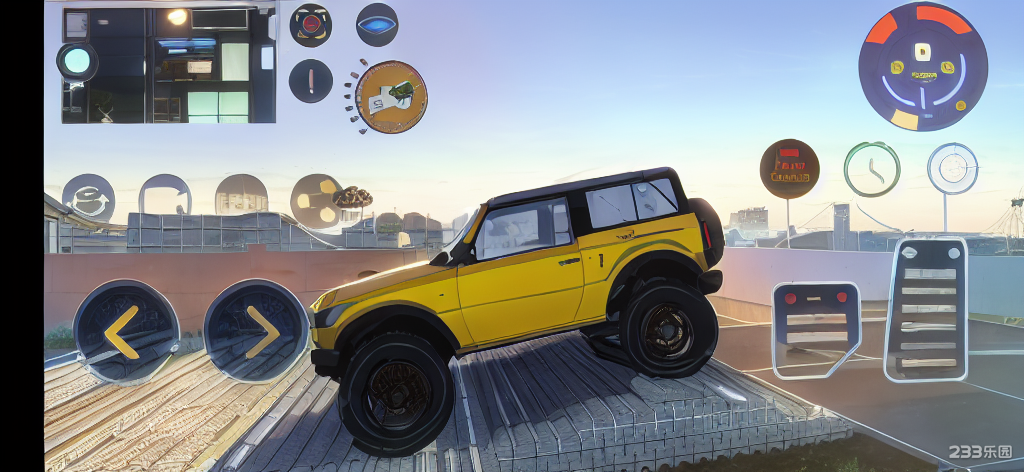1024x472 pixels.
Task: Tap the pale circle with faint lettering
Action: (x=241, y=198)
